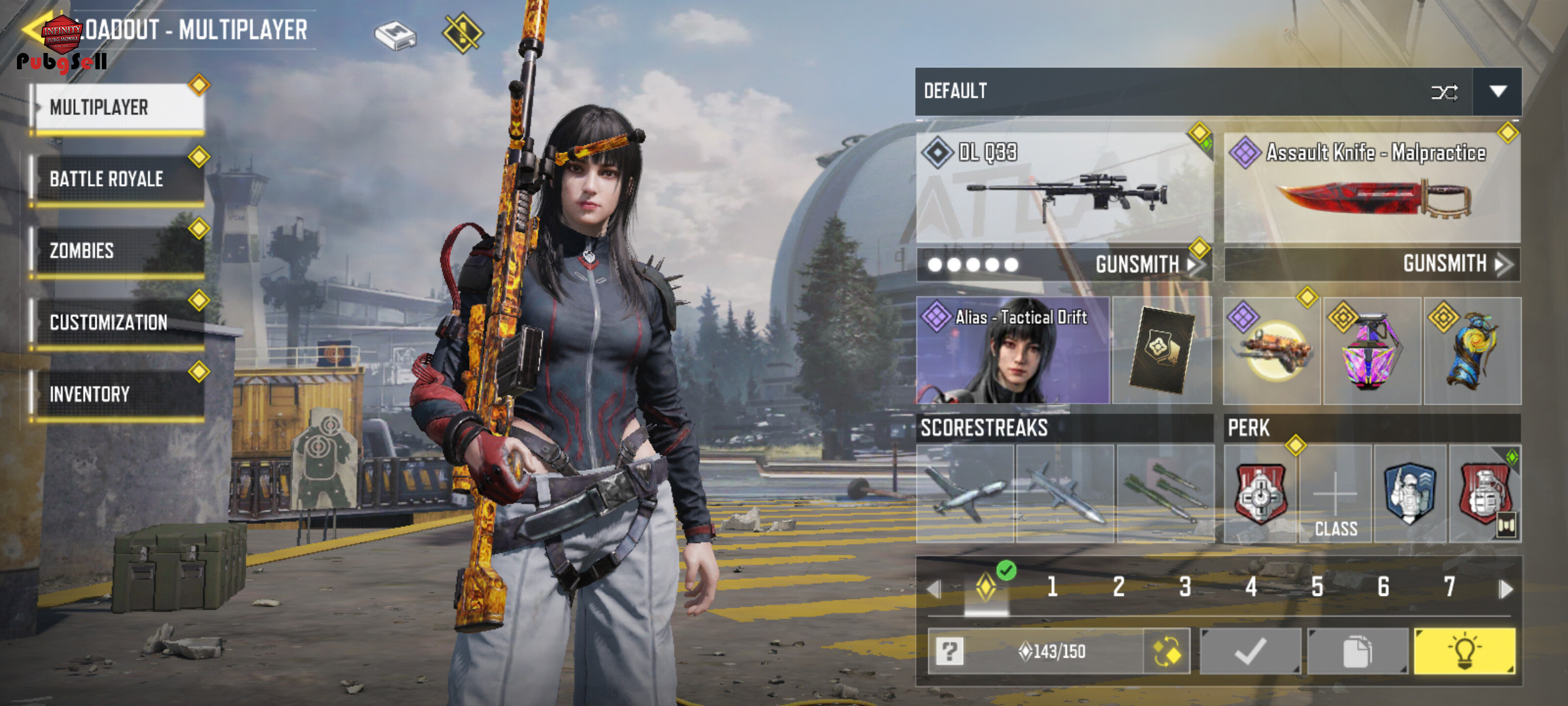Switch to loadout slot 3

tap(1184, 587)
